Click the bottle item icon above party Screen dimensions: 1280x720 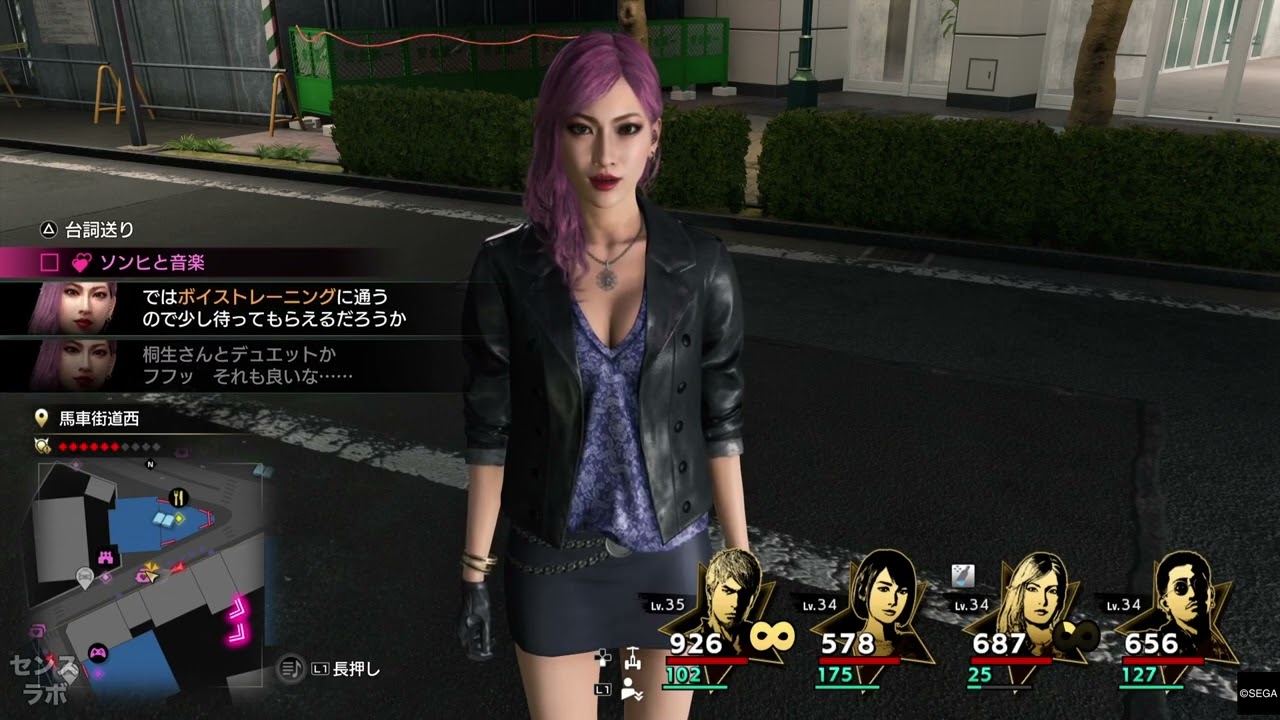[x=962, y=575]
